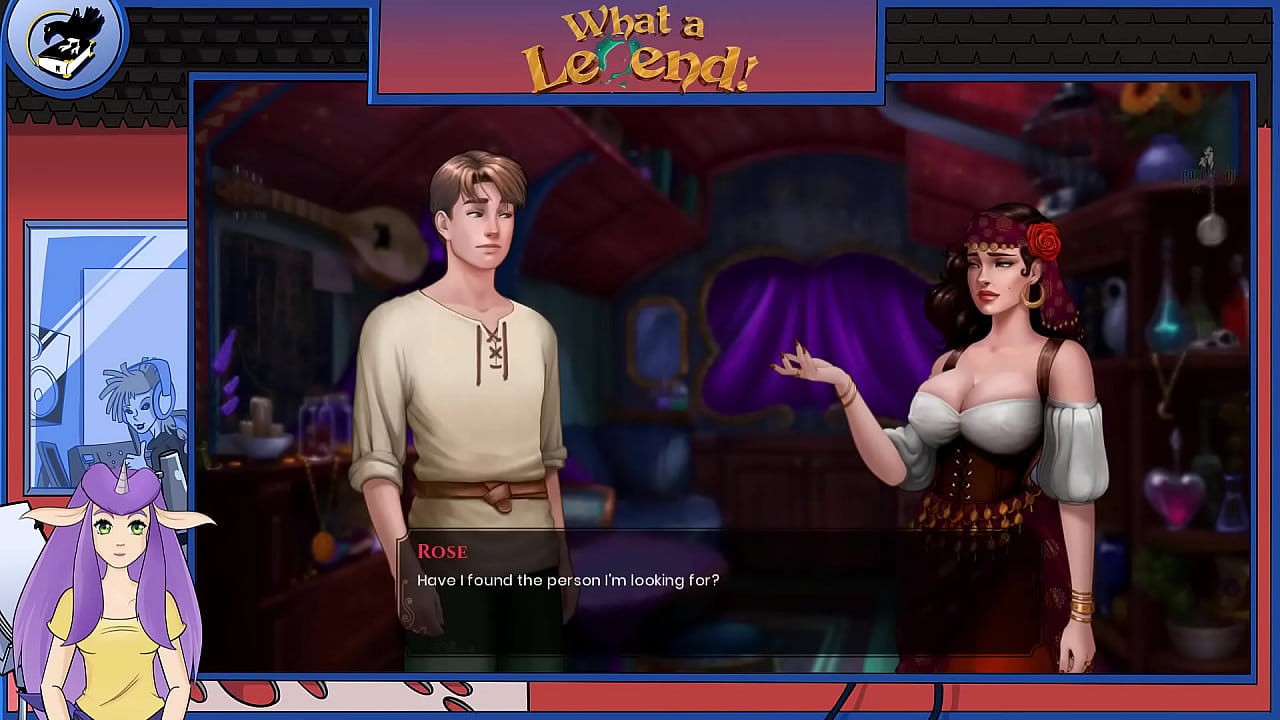
Task: Select the orange ball near the table
Action: click(x=322, y=545)
